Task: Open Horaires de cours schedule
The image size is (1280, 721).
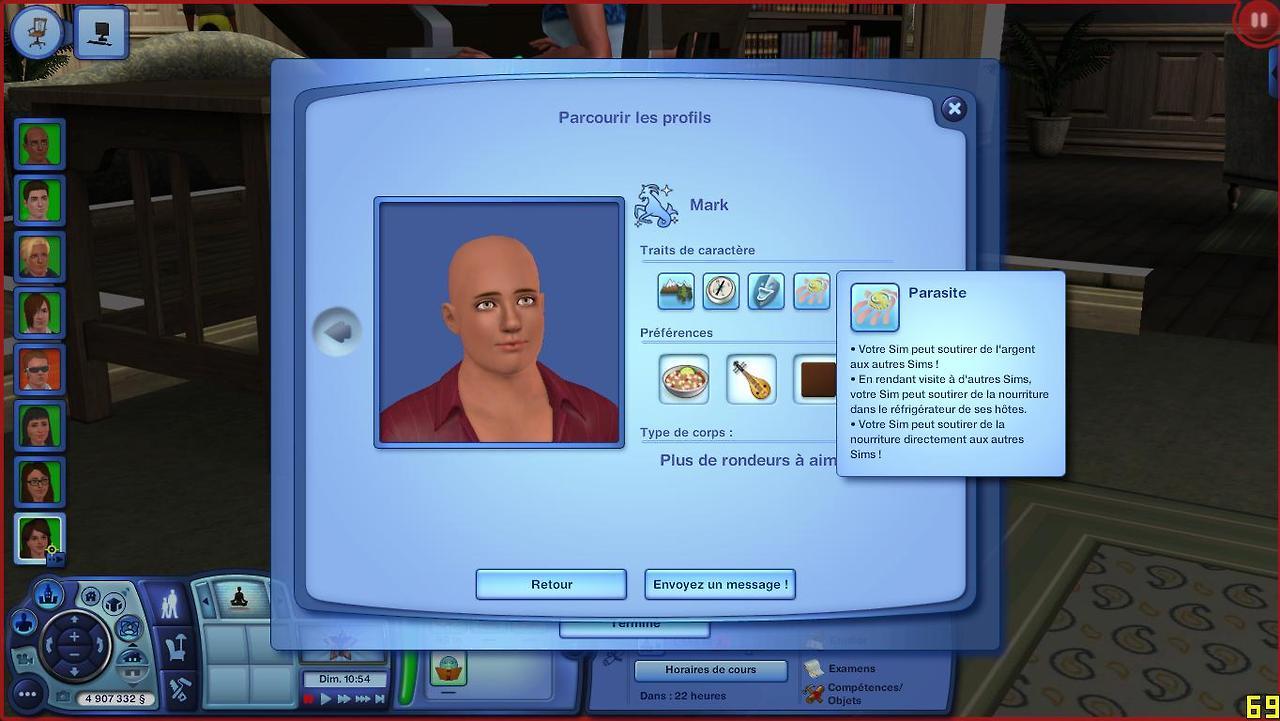Action: (710, 670)
